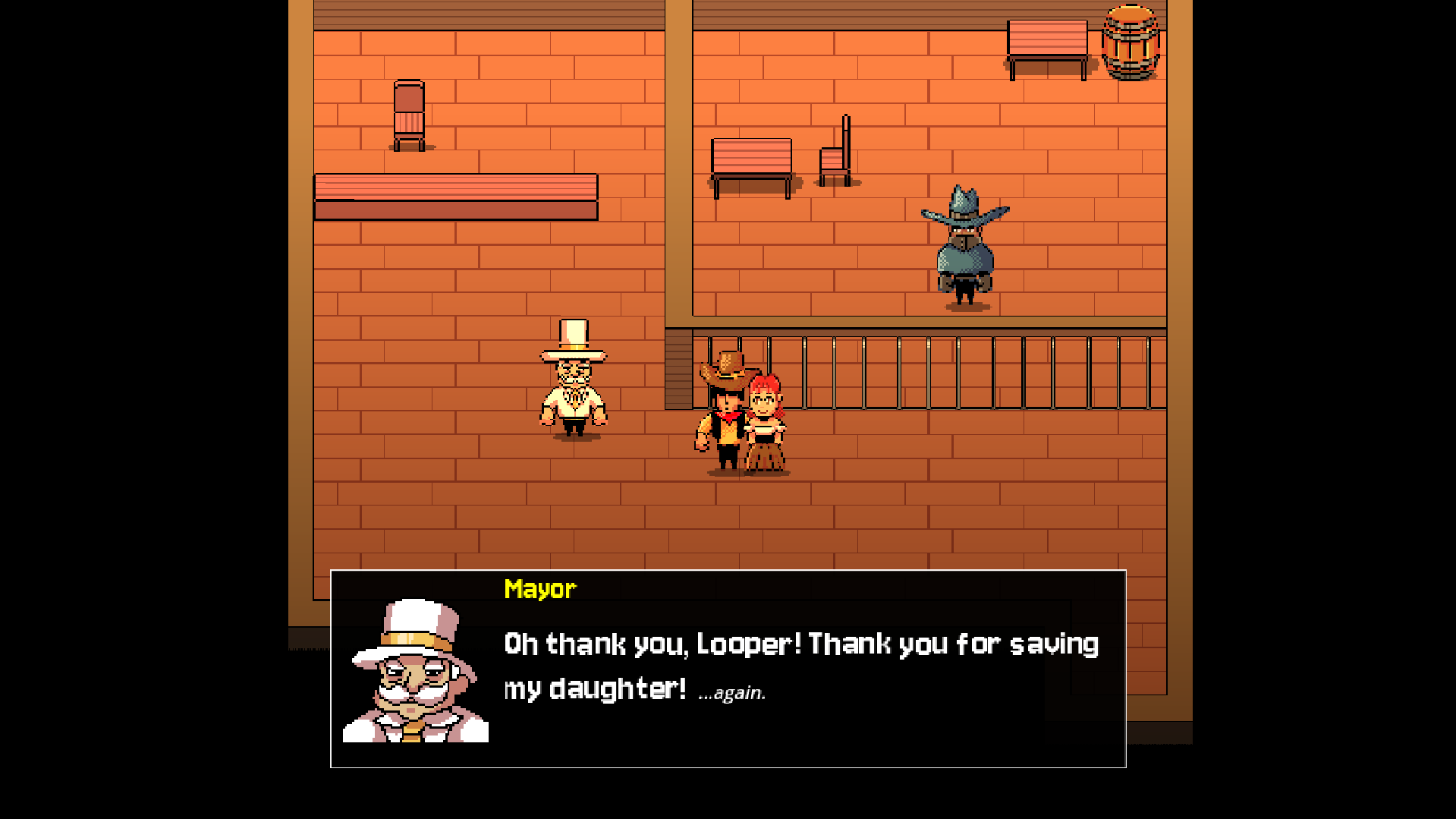Screen dimensions: 1456x819
Task: Click the italic '...again.' text
Action: click(x=731, y=692)
